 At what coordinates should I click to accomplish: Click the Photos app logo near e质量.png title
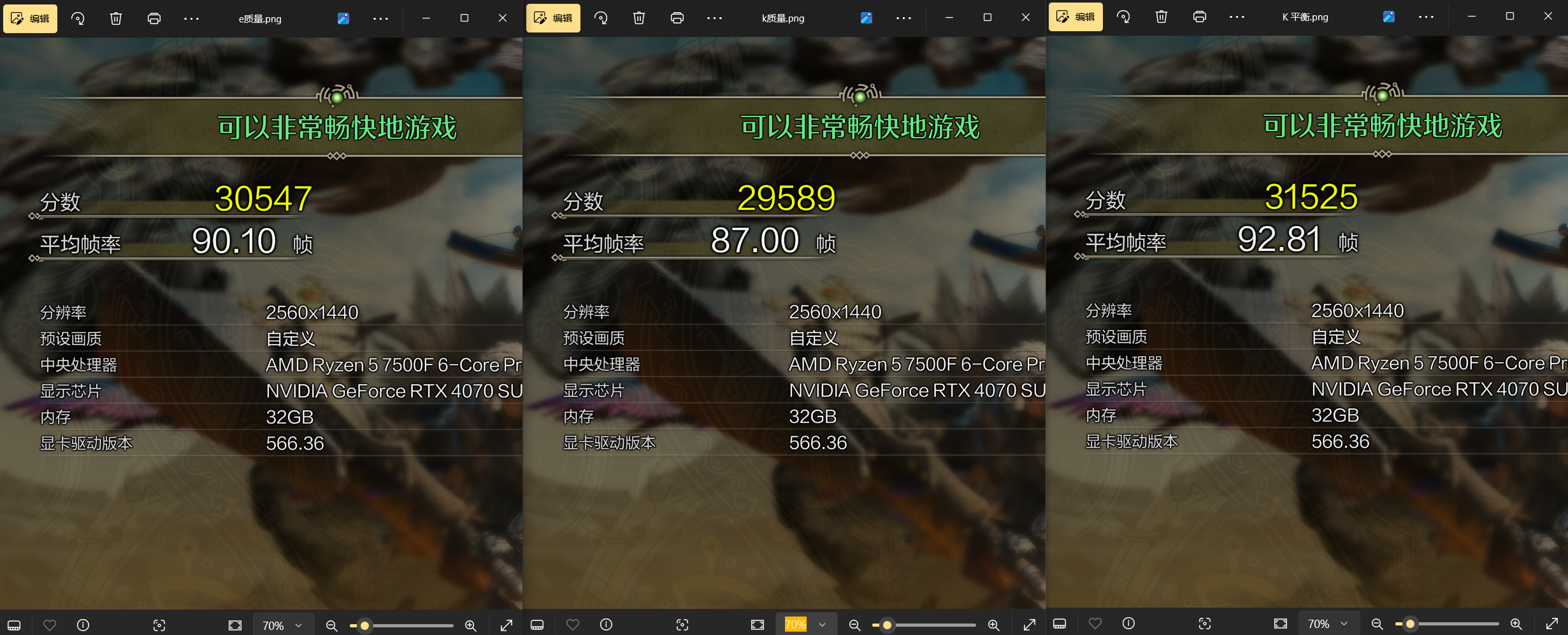coord(343,18)
